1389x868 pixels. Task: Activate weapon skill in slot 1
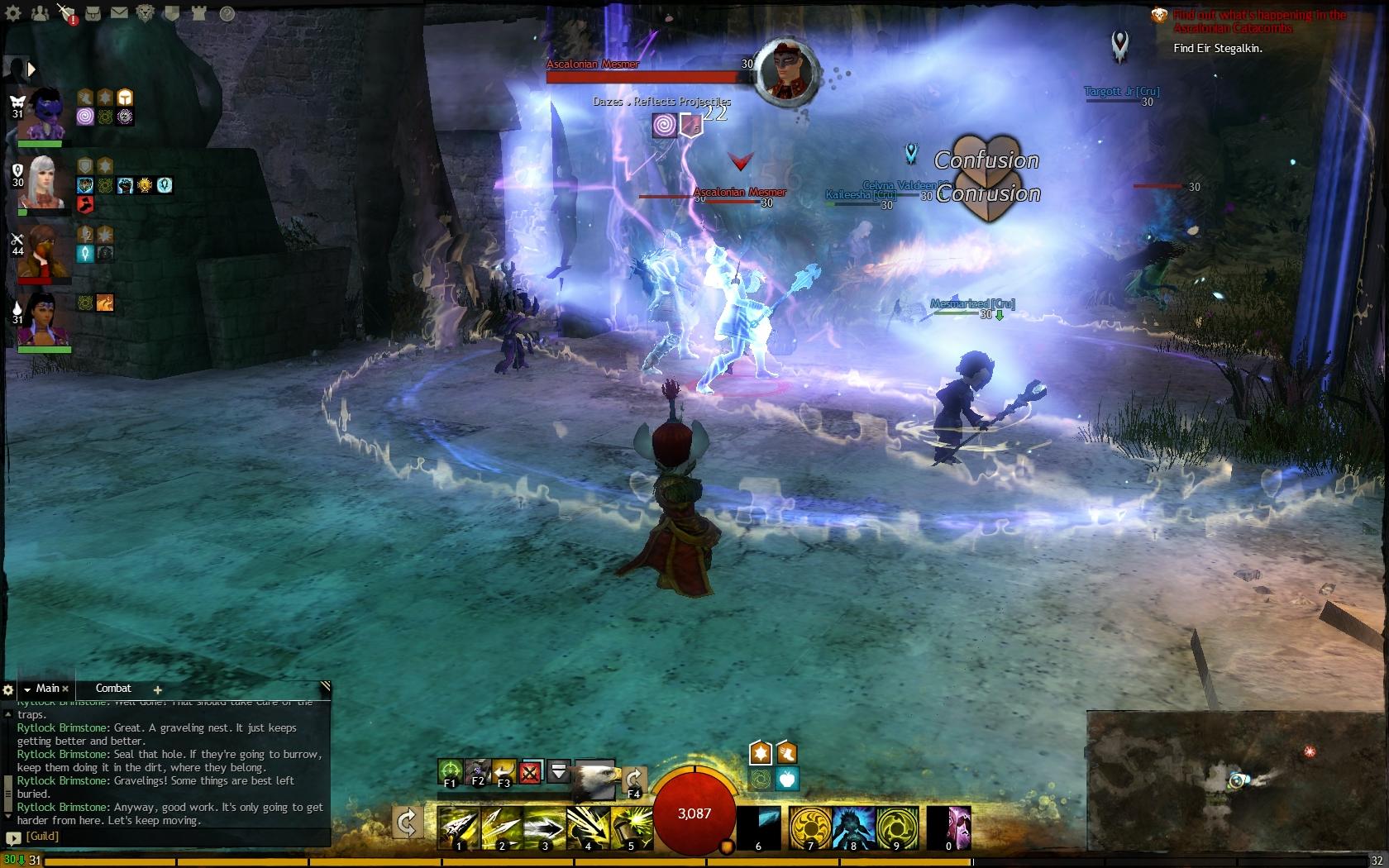pyautogui.click(x=458, y=828)
